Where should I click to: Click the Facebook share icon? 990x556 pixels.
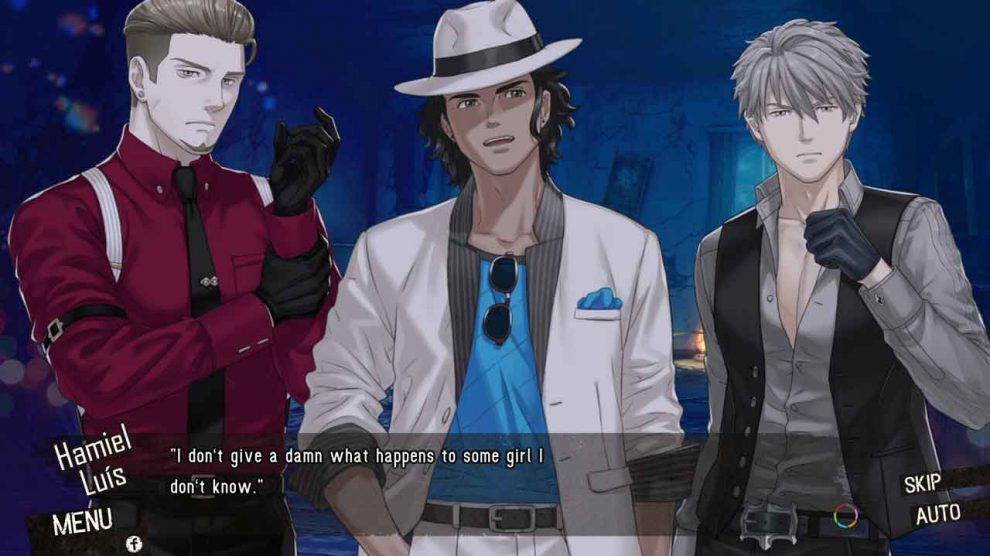133,543
